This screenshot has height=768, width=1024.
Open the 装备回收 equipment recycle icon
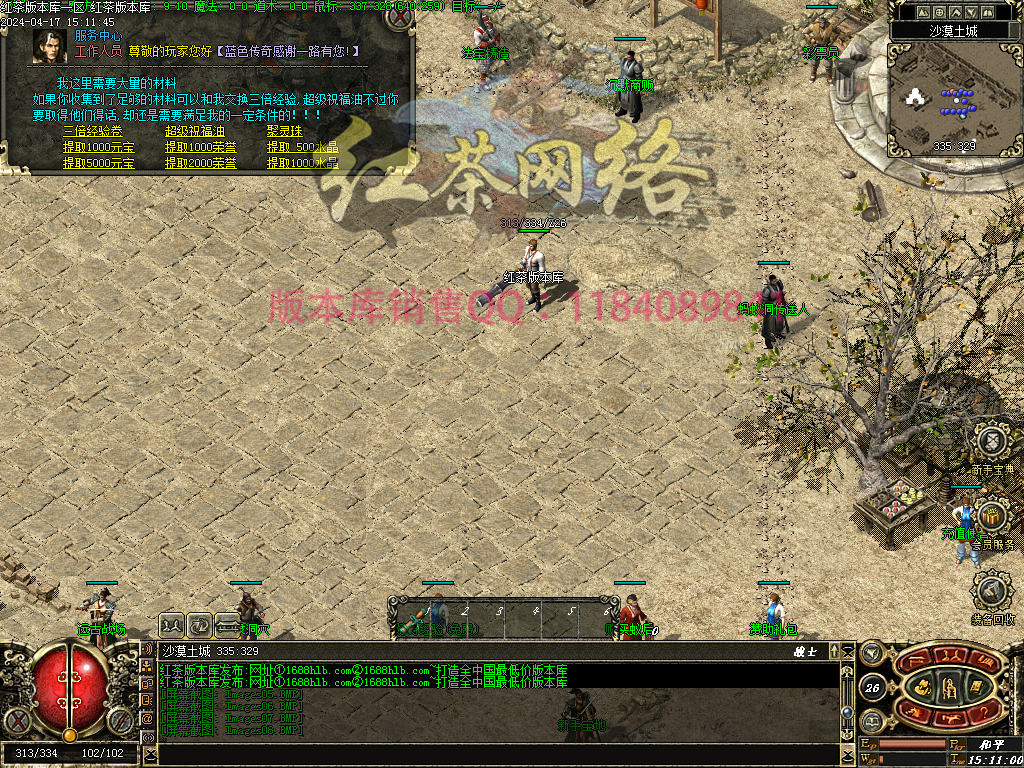(x=991, y=592)
